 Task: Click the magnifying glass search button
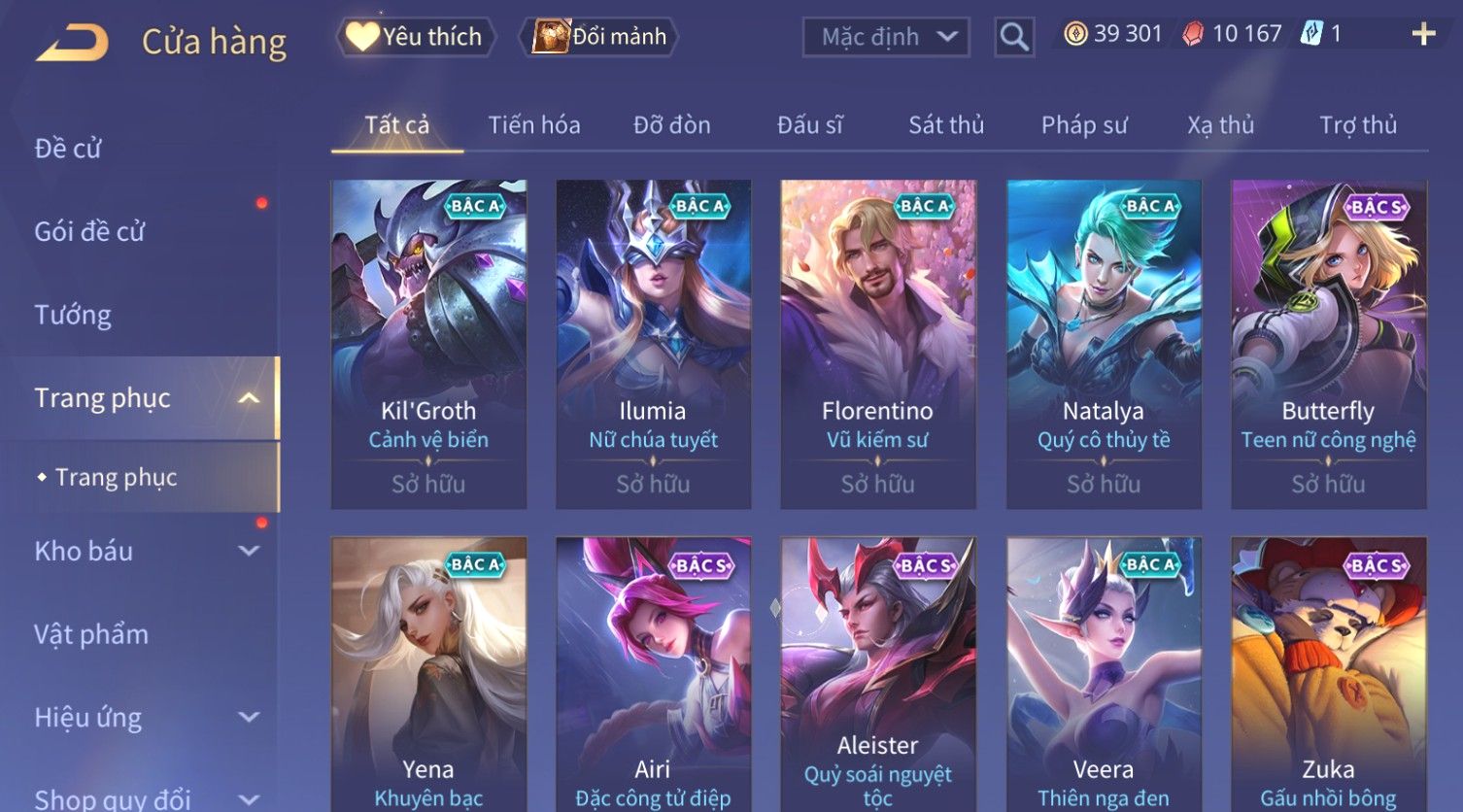pos(1013,37)
